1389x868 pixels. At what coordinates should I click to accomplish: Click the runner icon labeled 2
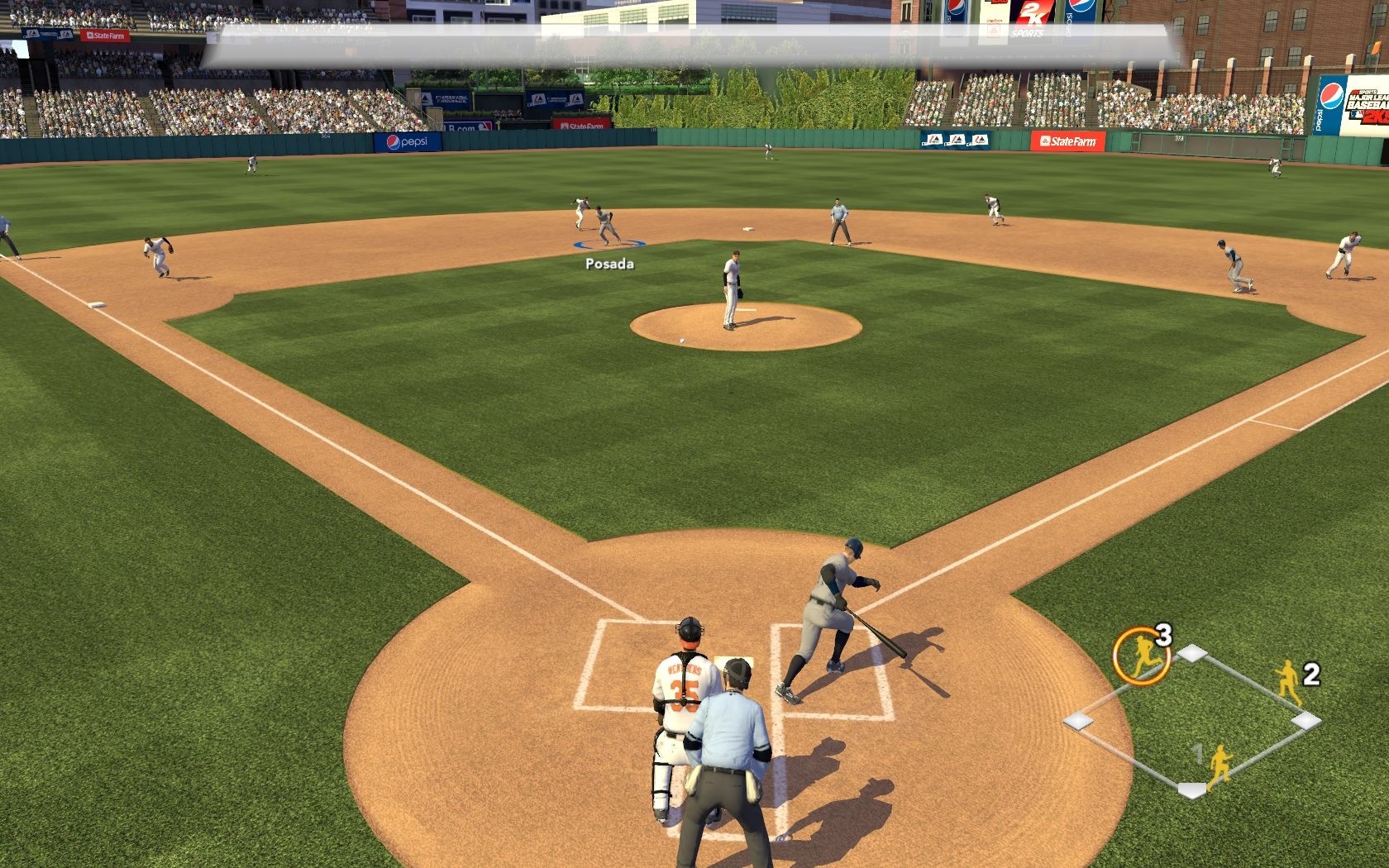(x=1289, y=684)
